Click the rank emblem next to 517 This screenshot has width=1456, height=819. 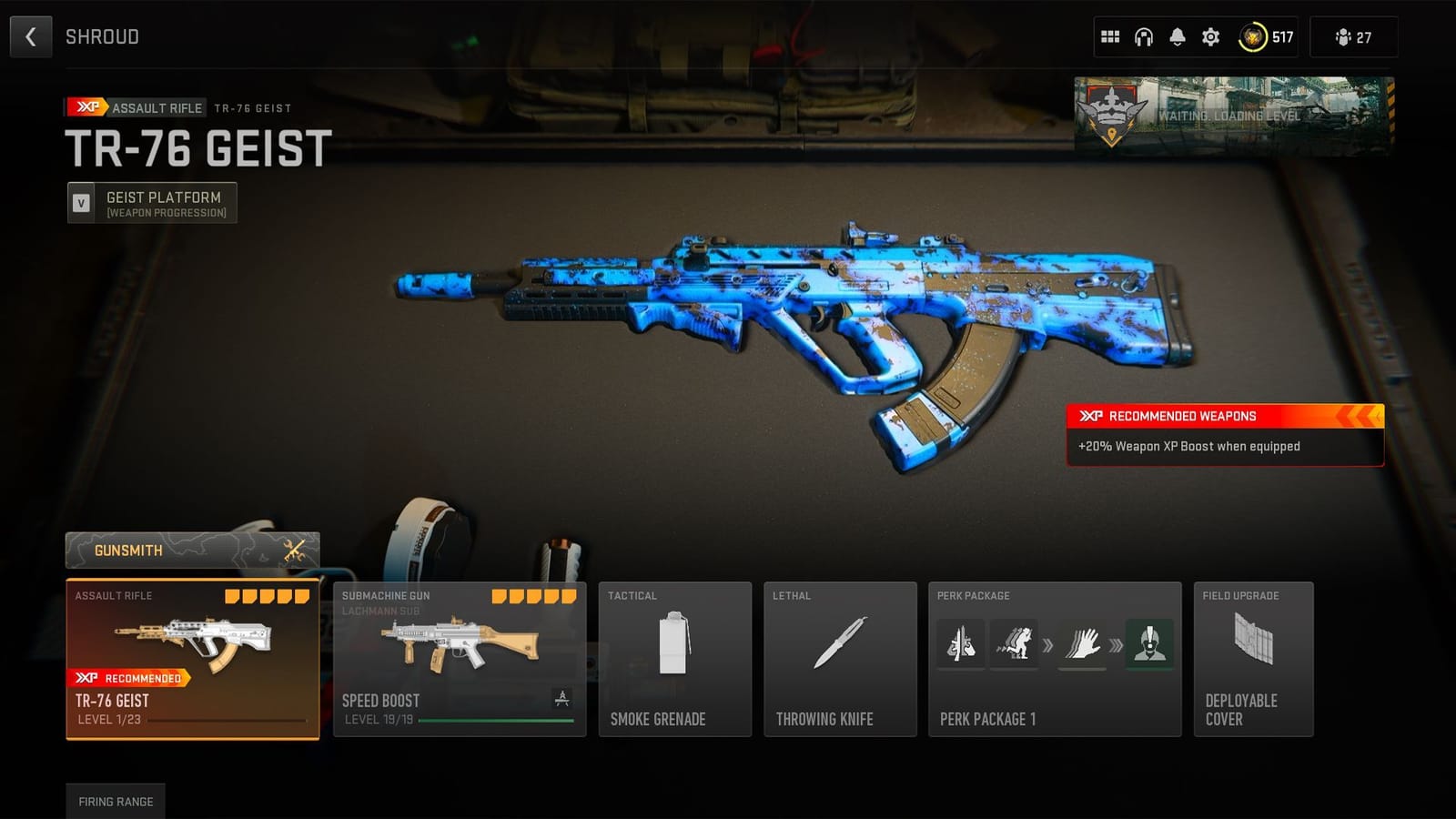click(1253, 37)
